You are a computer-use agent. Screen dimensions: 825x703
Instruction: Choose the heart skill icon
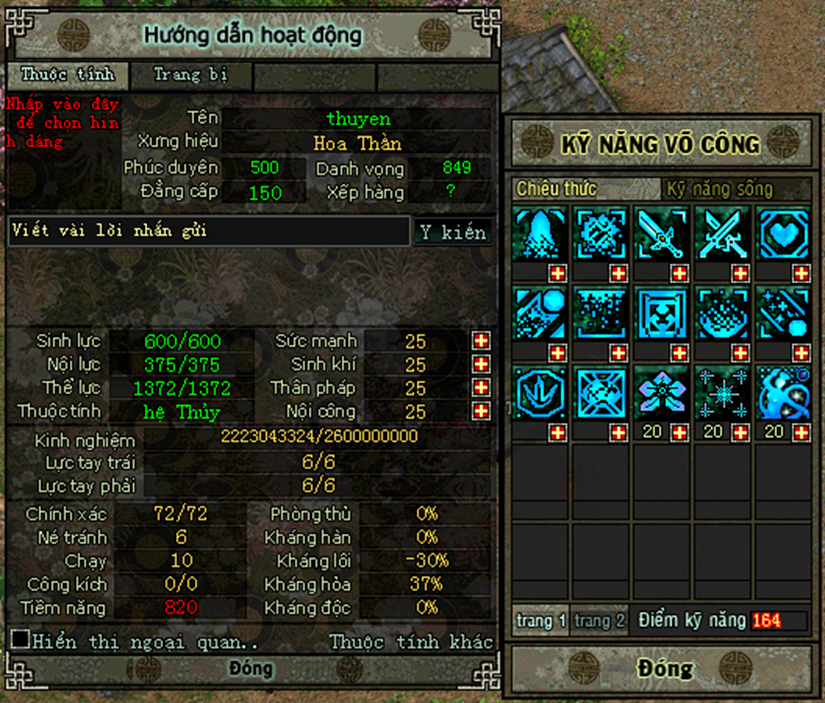point(783,234)
